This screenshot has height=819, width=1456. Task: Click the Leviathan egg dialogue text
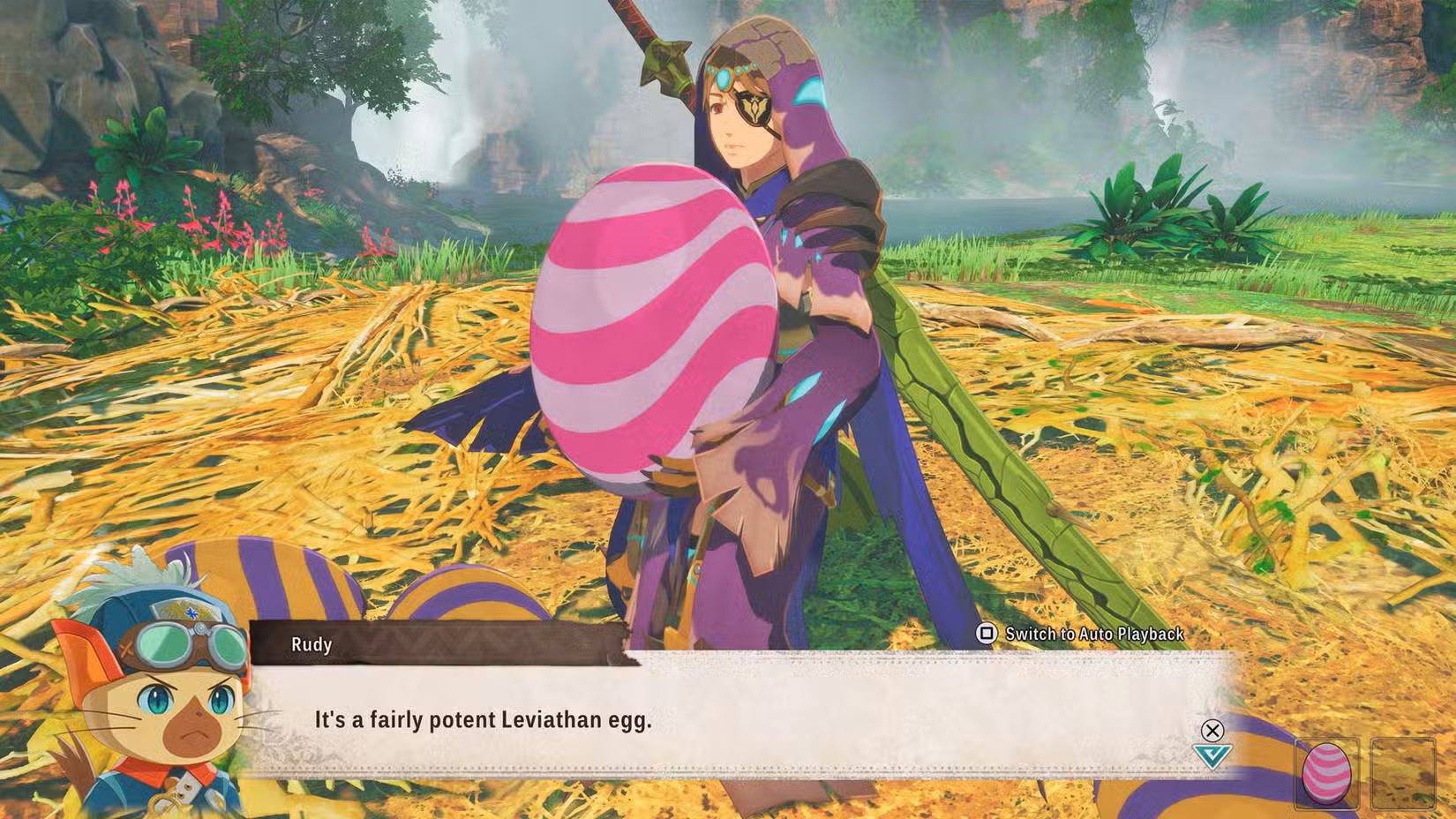click(x=481, y=720)
